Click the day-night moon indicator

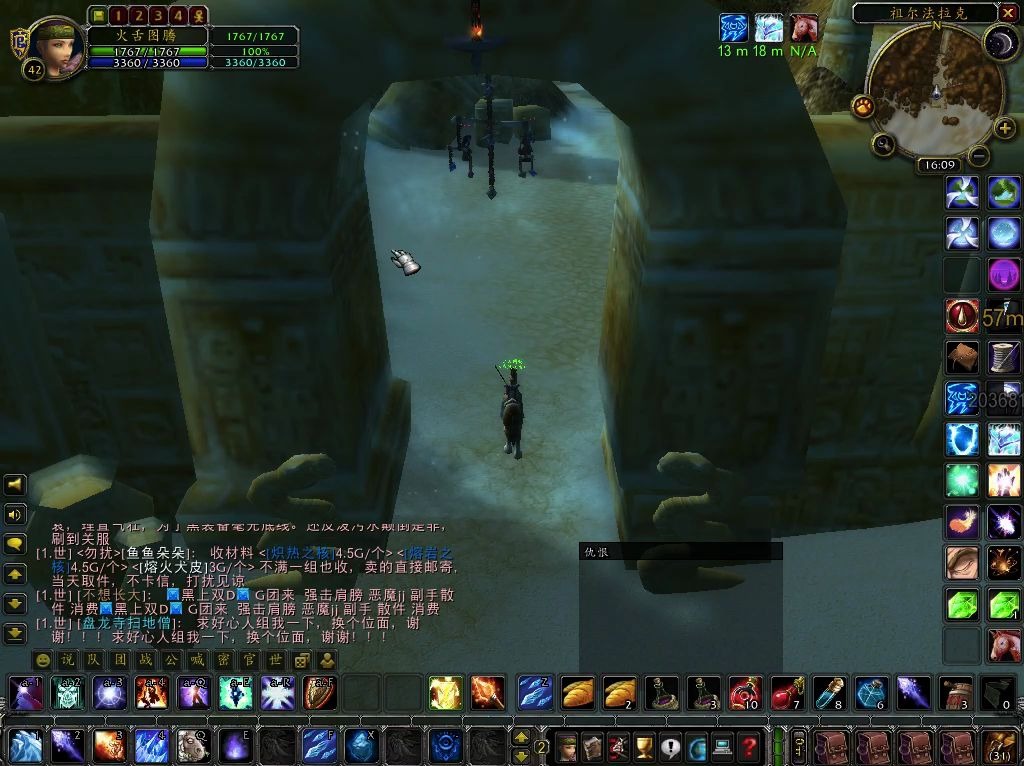pyautogui.click(x=999, y=41)
